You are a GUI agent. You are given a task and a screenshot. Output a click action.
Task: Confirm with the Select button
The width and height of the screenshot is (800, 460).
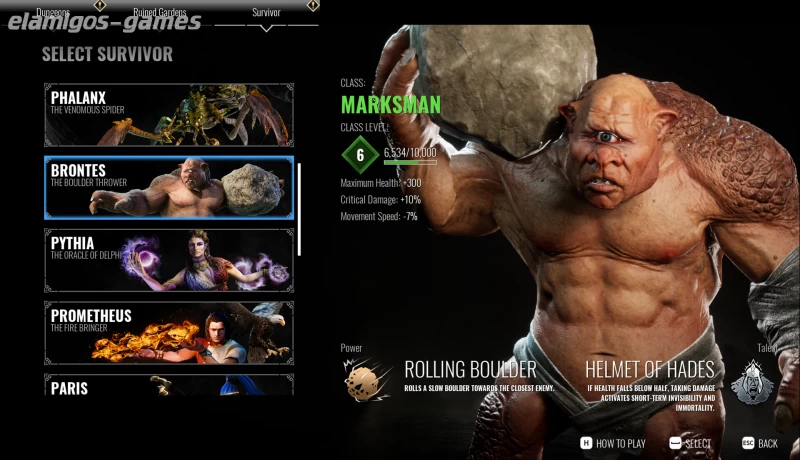pos(692,443)
